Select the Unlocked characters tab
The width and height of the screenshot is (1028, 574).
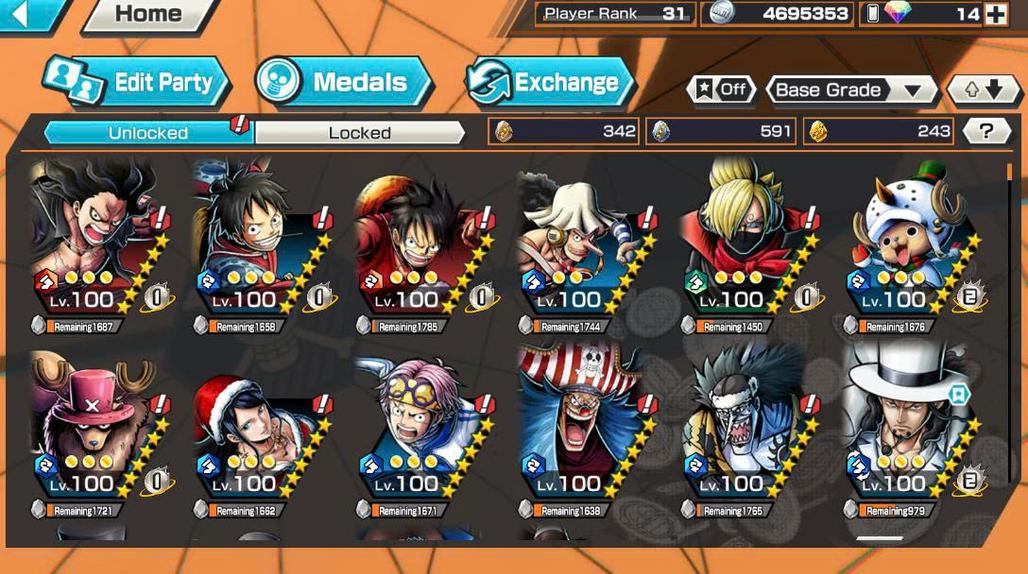click(148, 132)
